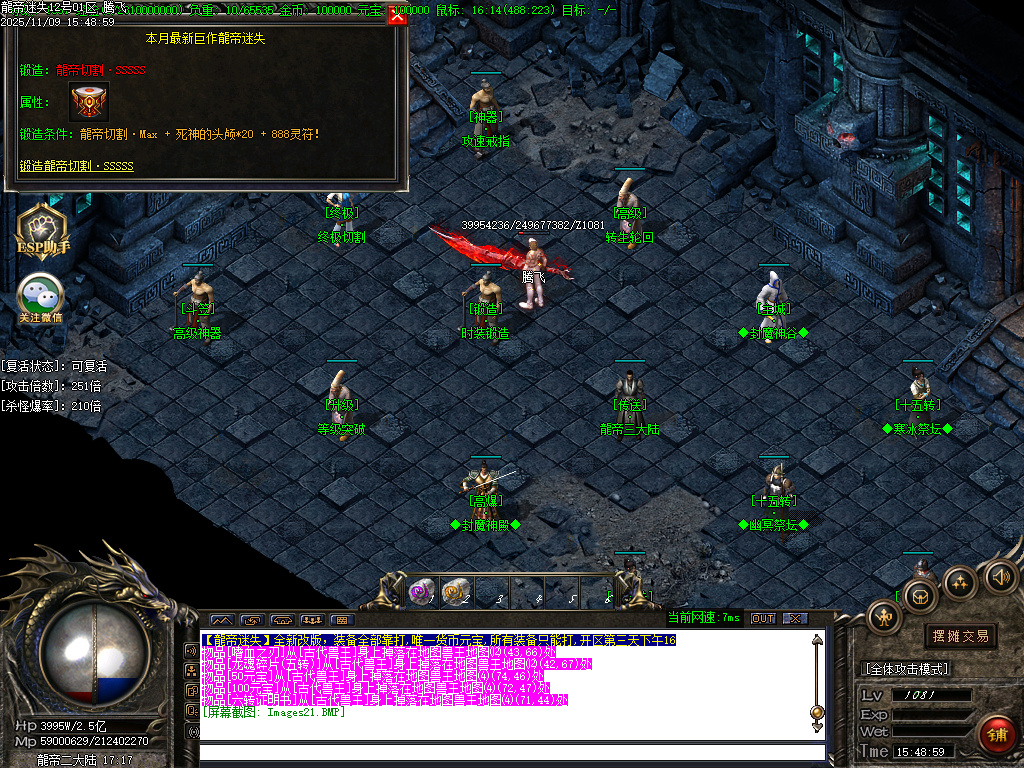Toggle the 全体攻击模式 attack mode
The height and width of the screenshot is (768, 1024).
[906, 668]
